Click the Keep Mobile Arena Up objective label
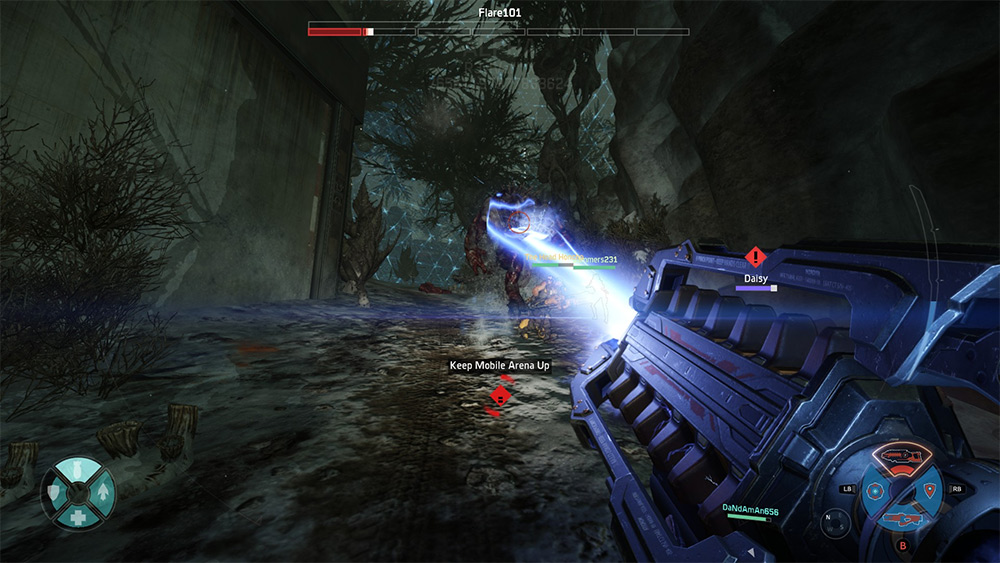 [499, 366]
